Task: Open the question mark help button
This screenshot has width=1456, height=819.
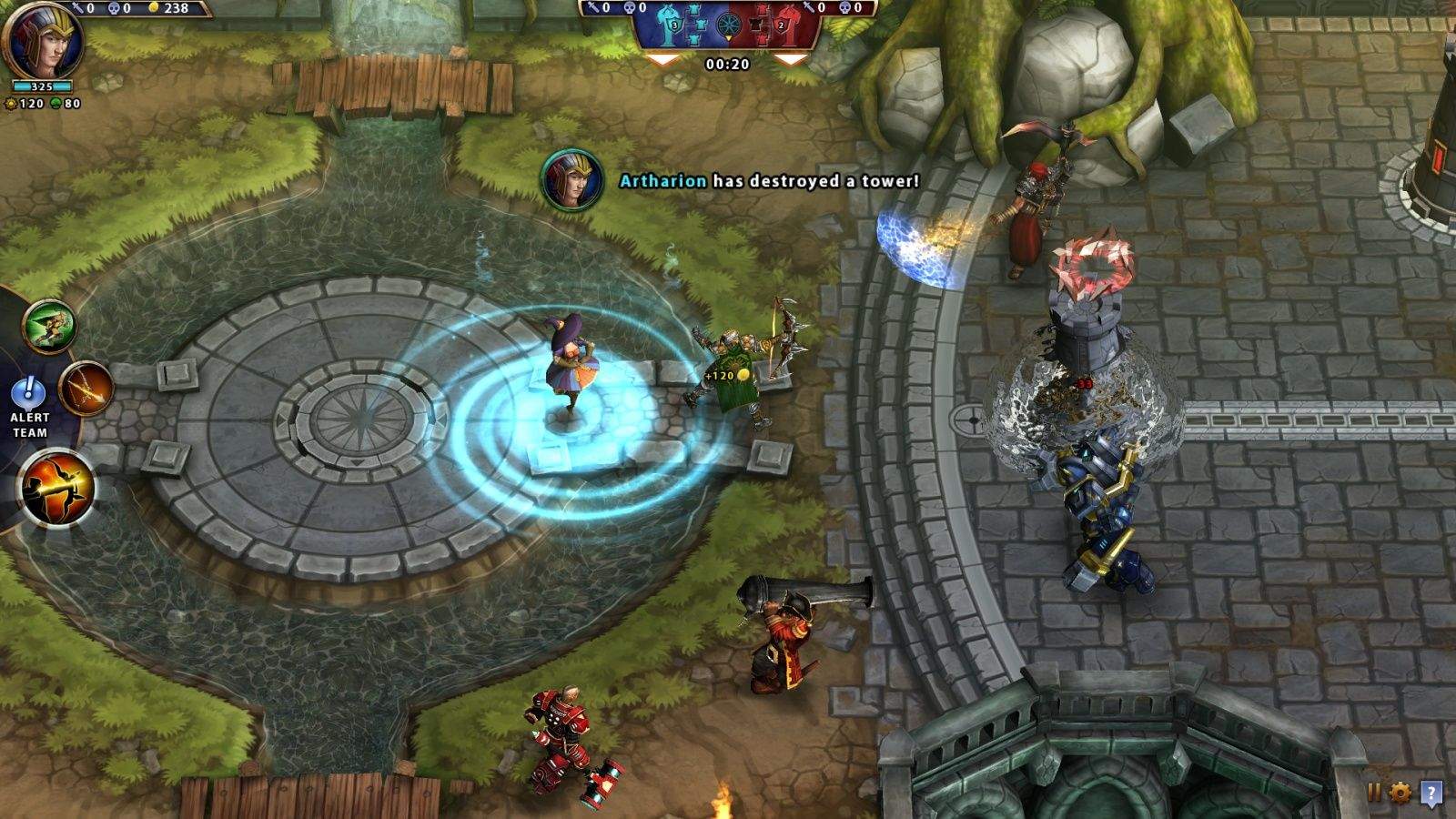Action: coord(1431,793)
